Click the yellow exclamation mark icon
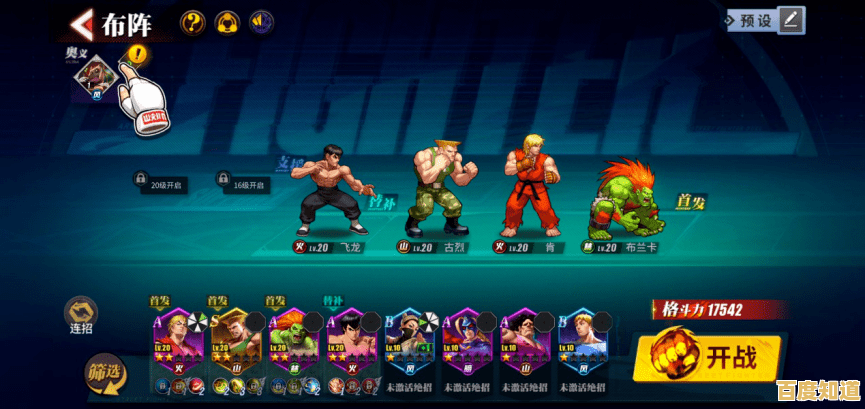The height and width of the screenshot is (409, 865). coord(137,54)
